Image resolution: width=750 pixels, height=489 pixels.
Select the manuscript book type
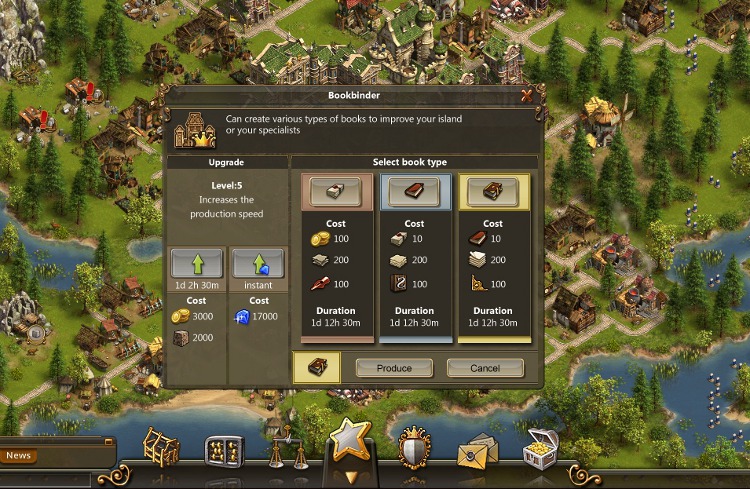tap(335, 192)
